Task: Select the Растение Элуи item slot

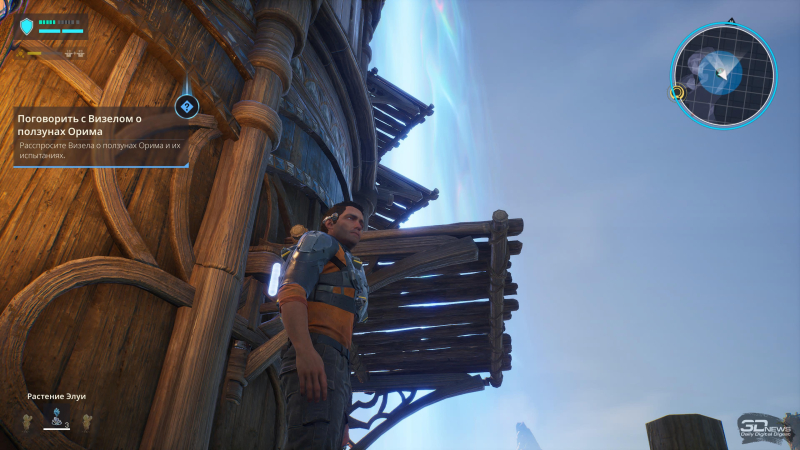Action: tap(56, 419)
